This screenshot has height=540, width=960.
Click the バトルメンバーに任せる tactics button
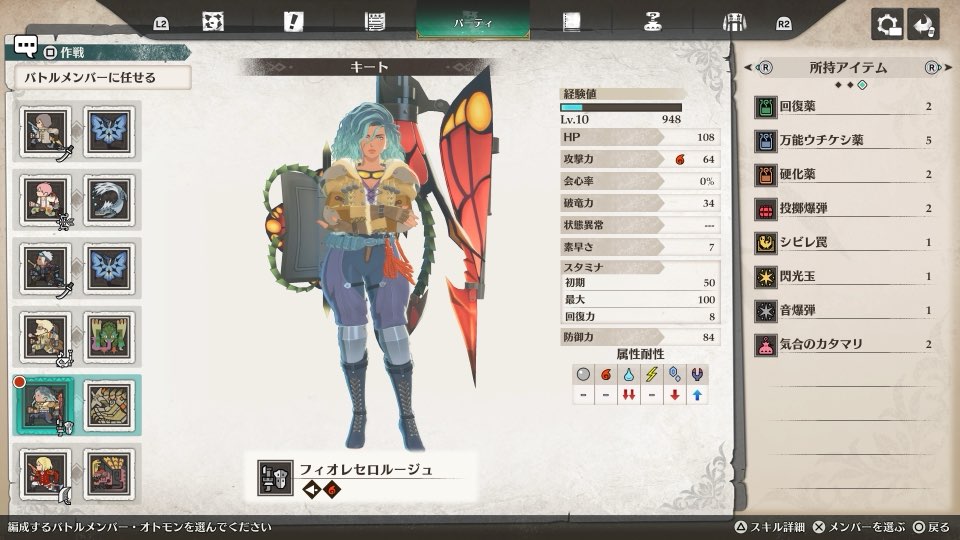coord(102,77)
